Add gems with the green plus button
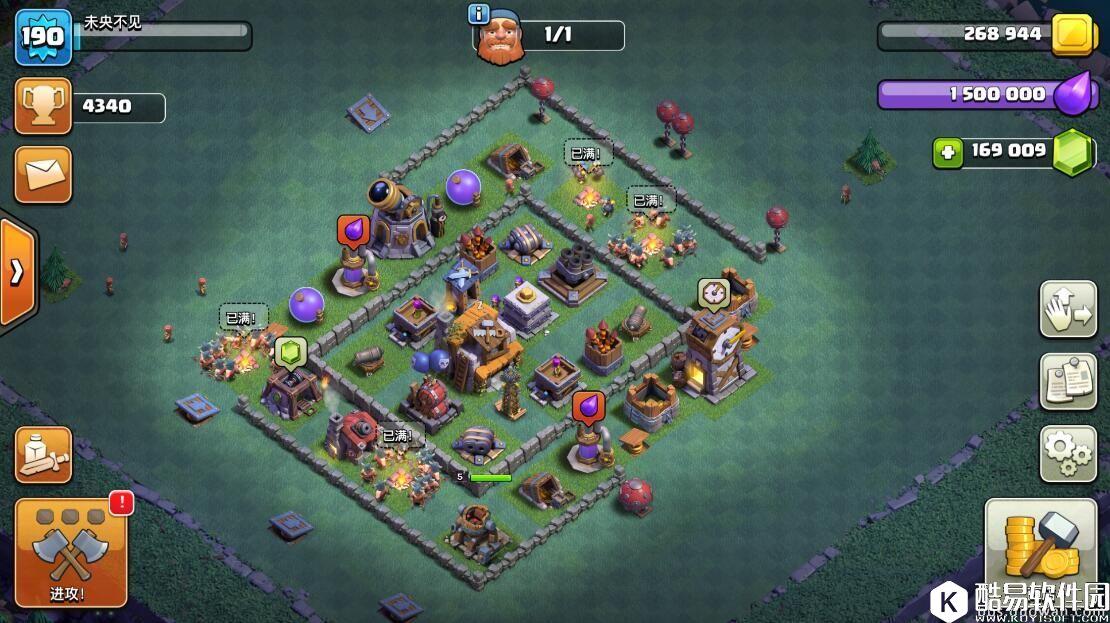1110x623 pixels. [x=948, y=152]
